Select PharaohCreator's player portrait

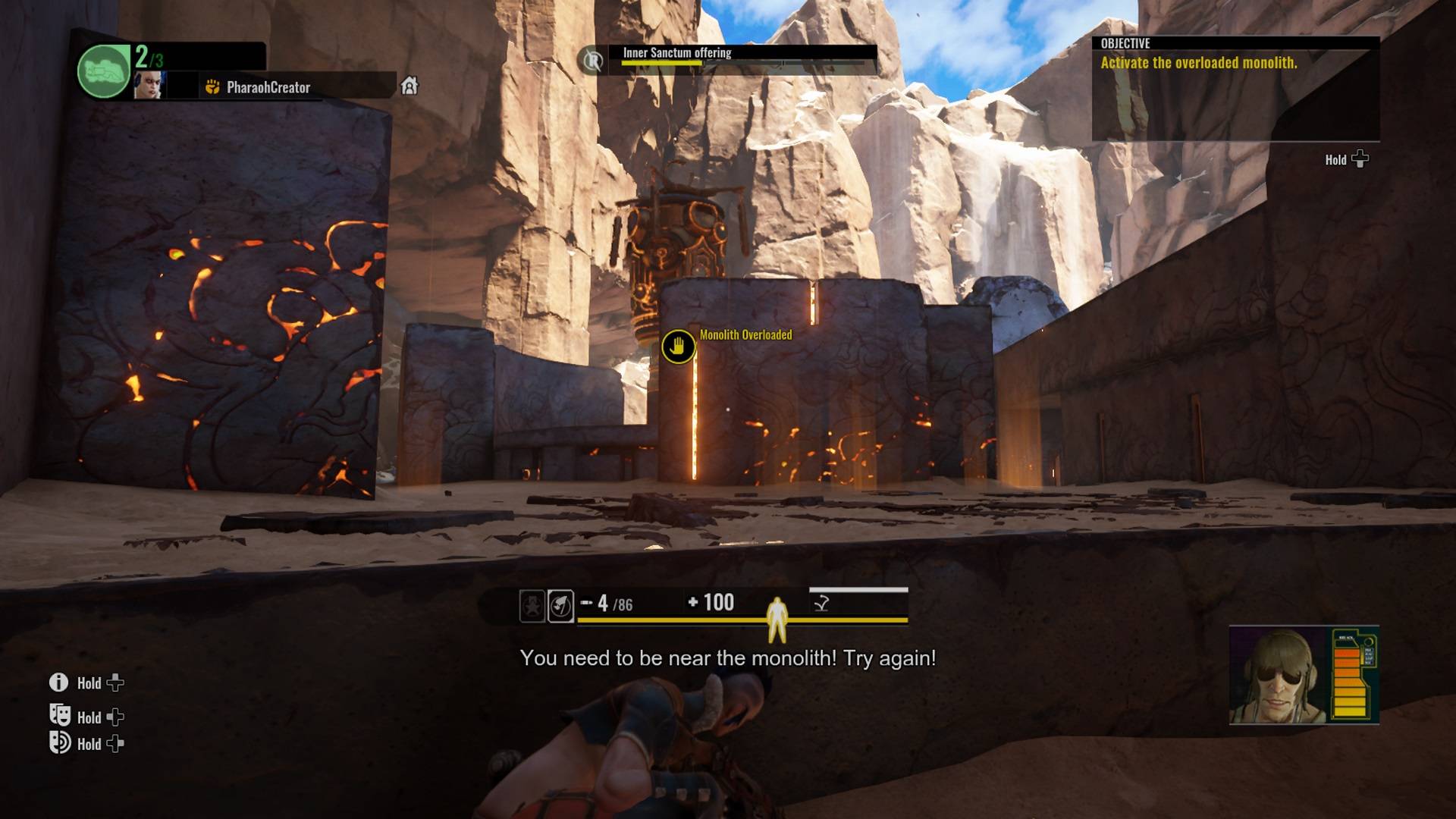(149, 86)
